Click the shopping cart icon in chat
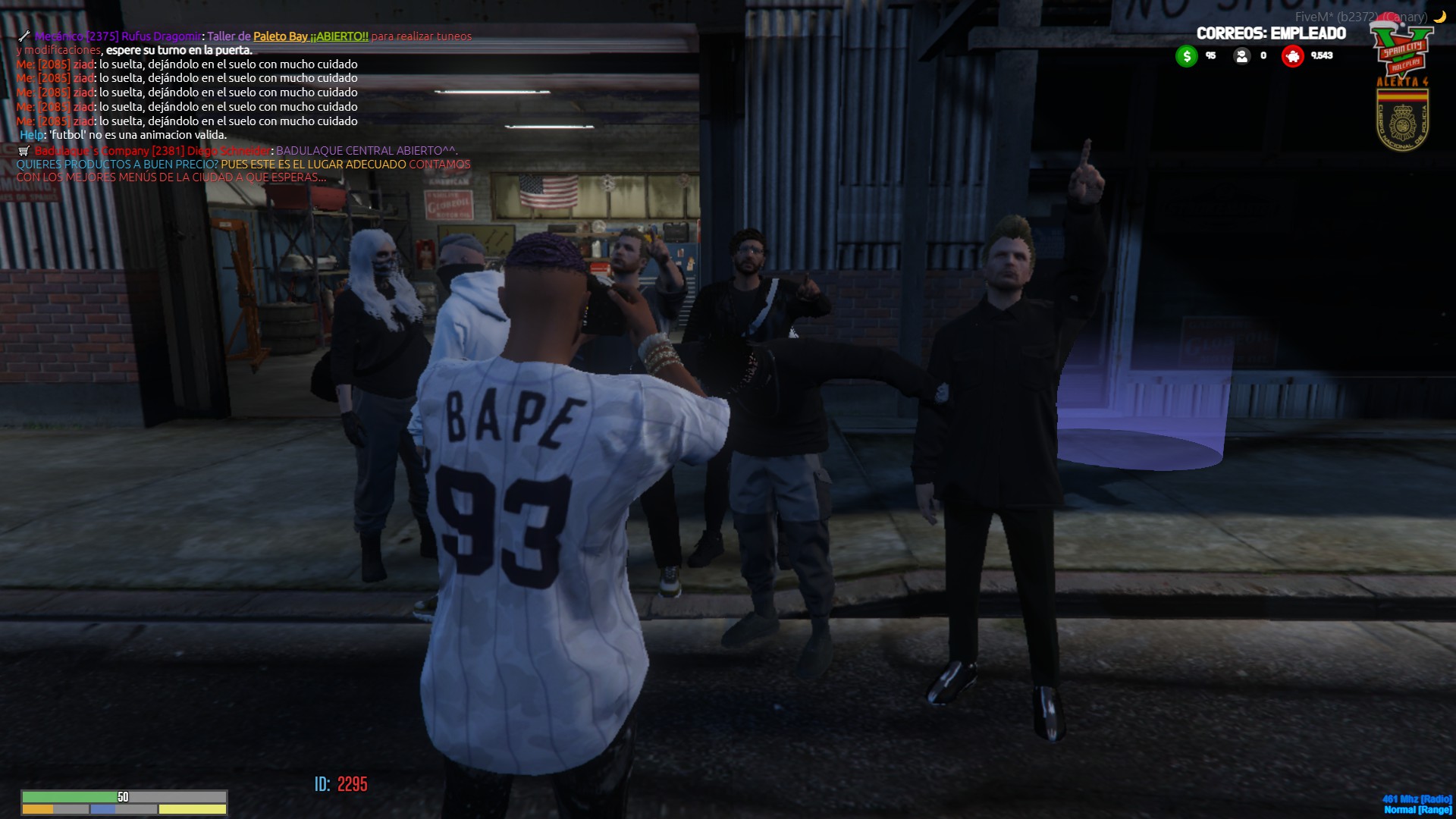The width and height of the screenshot is (1456, 819). click(24, 151)
